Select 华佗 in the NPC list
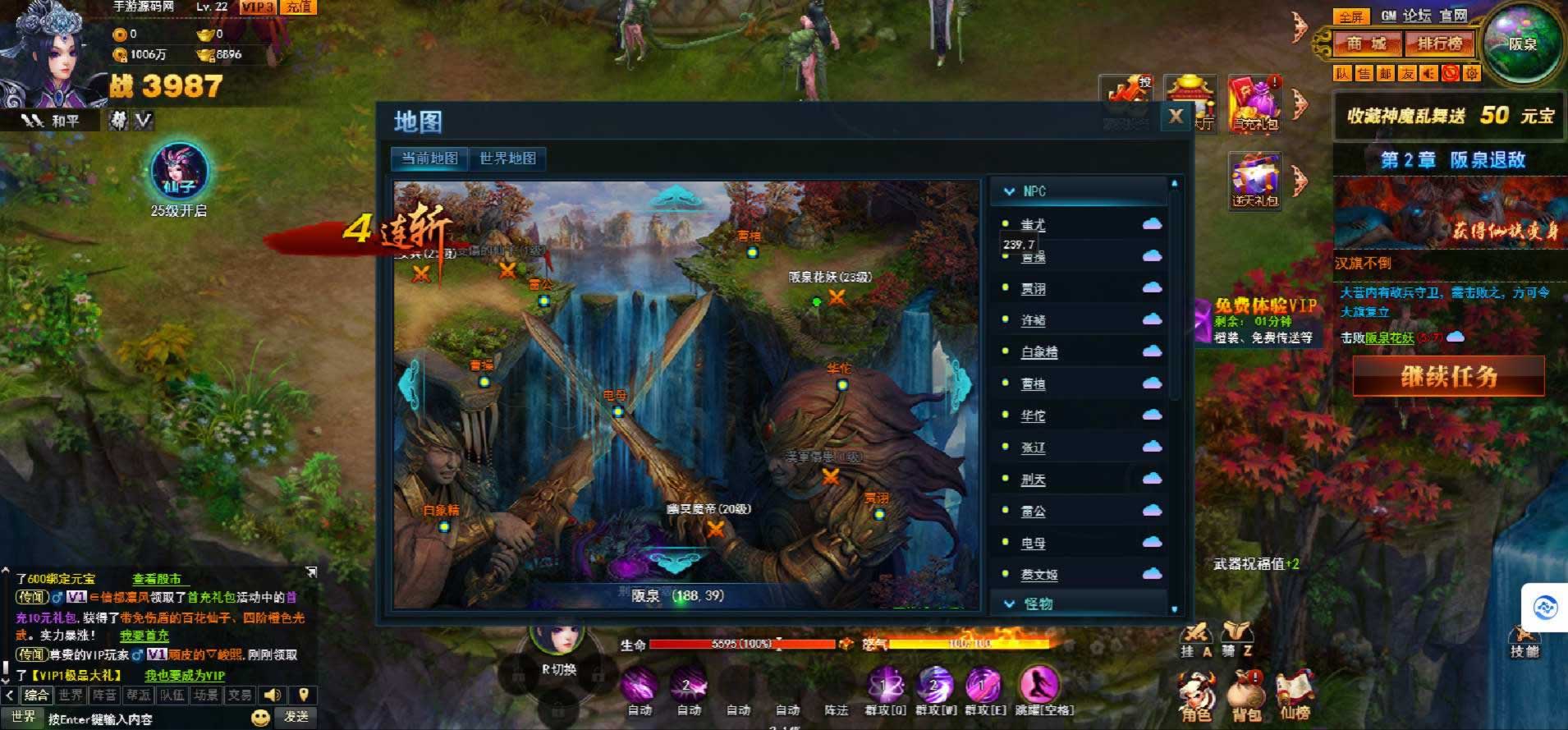Viewport: 1568px width, 730px height. tap(1033, 416)
